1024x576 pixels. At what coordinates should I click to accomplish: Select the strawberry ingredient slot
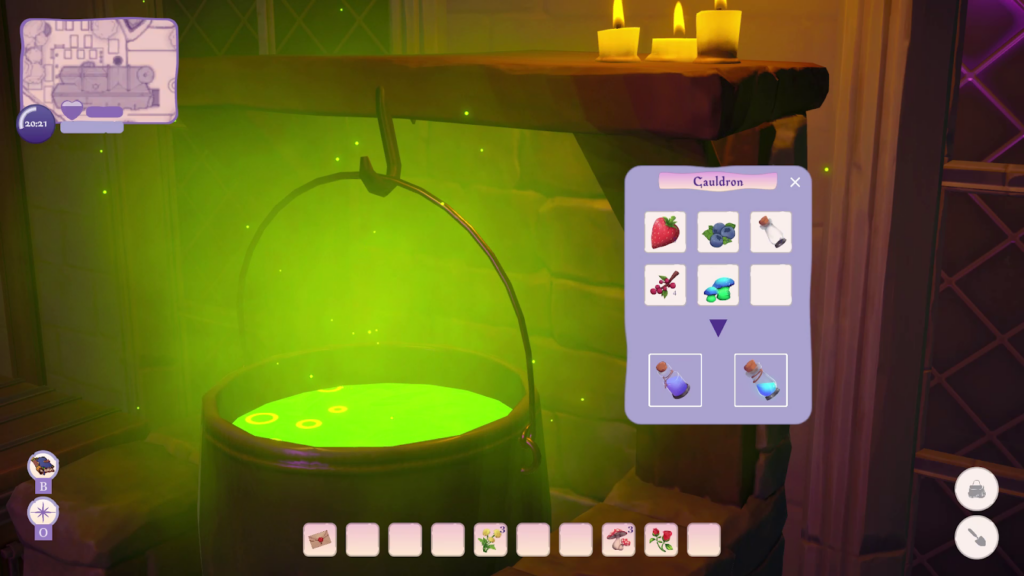tap(665, 232)
